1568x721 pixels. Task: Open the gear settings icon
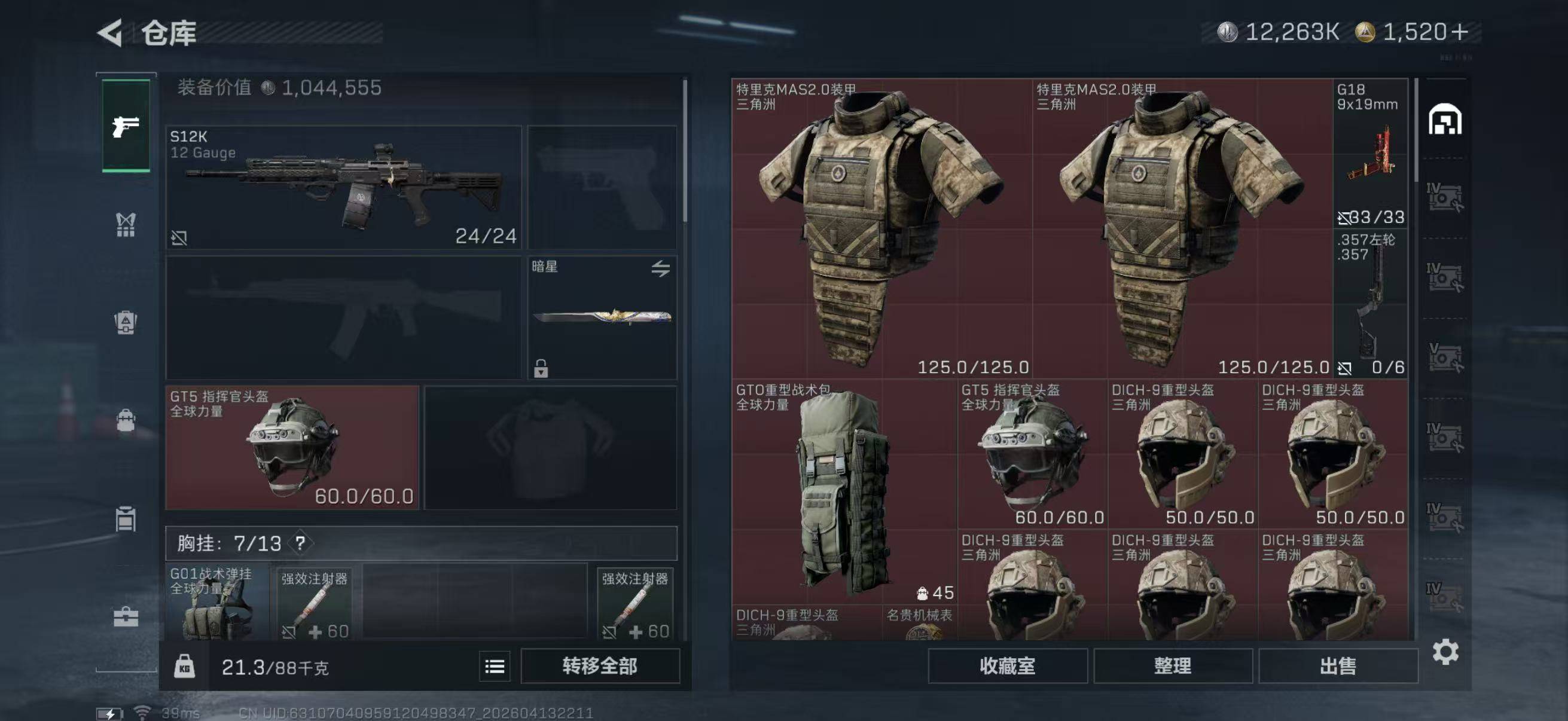coord(1445,652)
